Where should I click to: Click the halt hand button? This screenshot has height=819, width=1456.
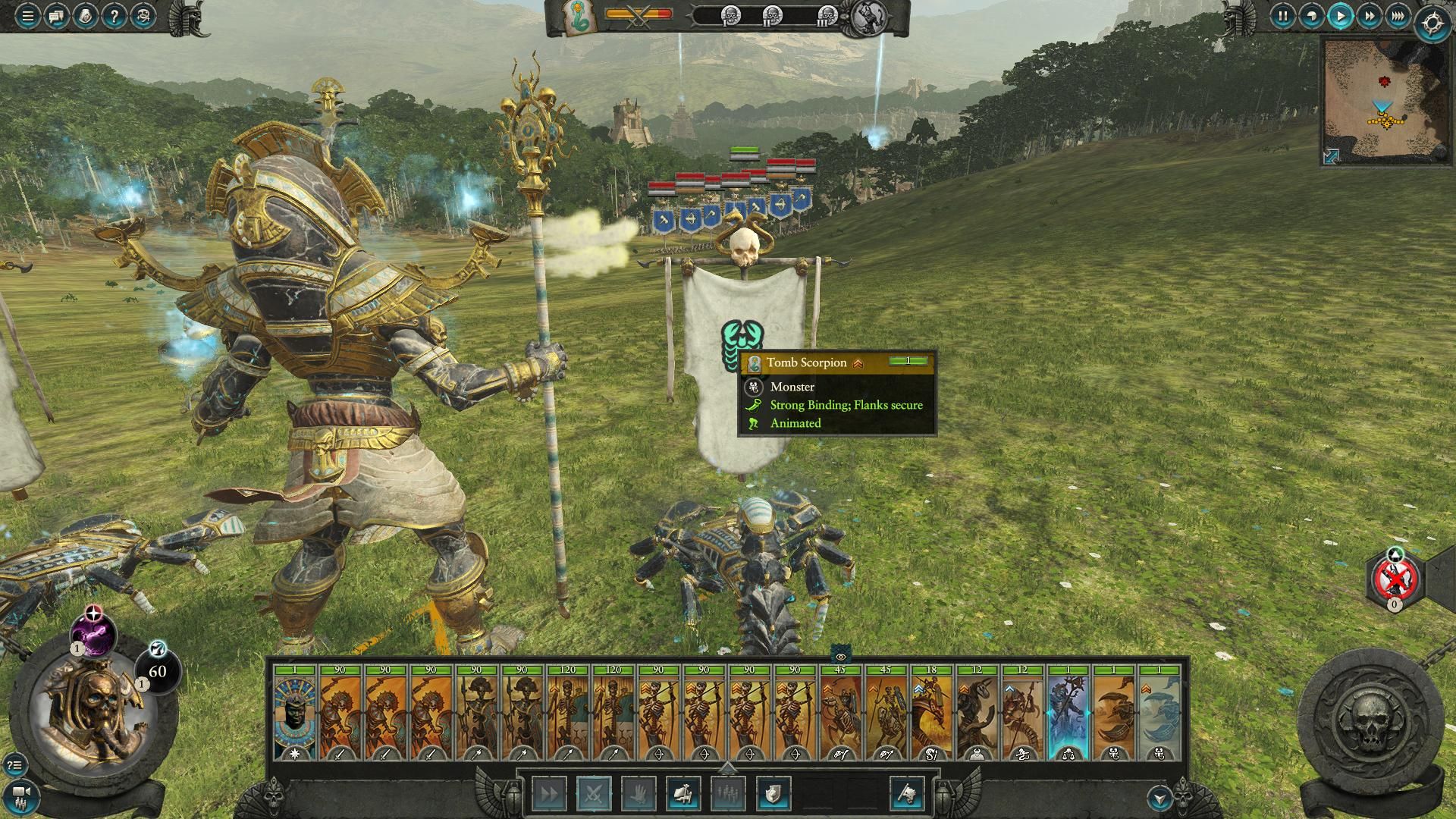coord(638,794)
